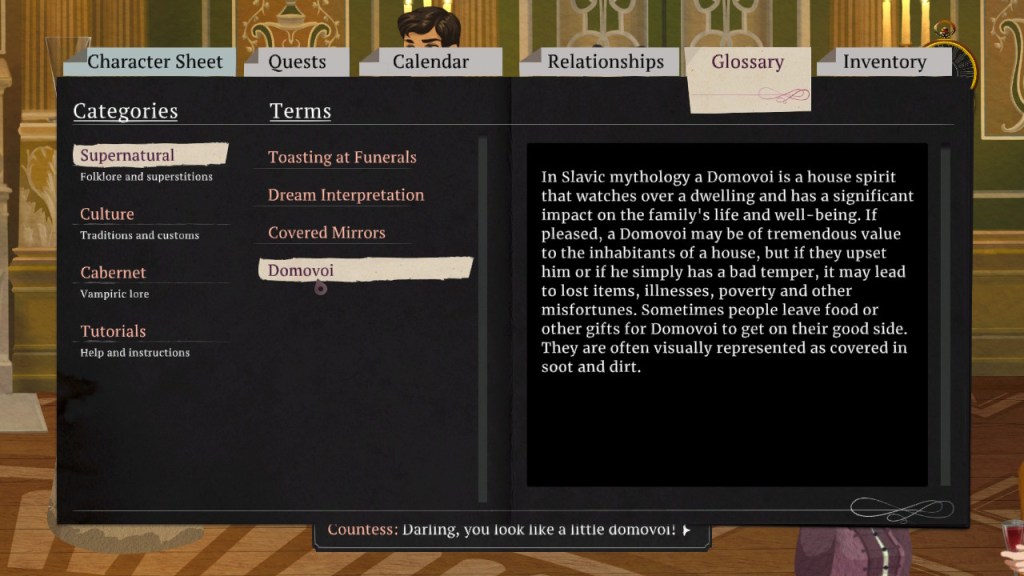Open the Cabernet vampiric lore category
The height and width of the screenshot is (576, 1024).
click(113, 273)
